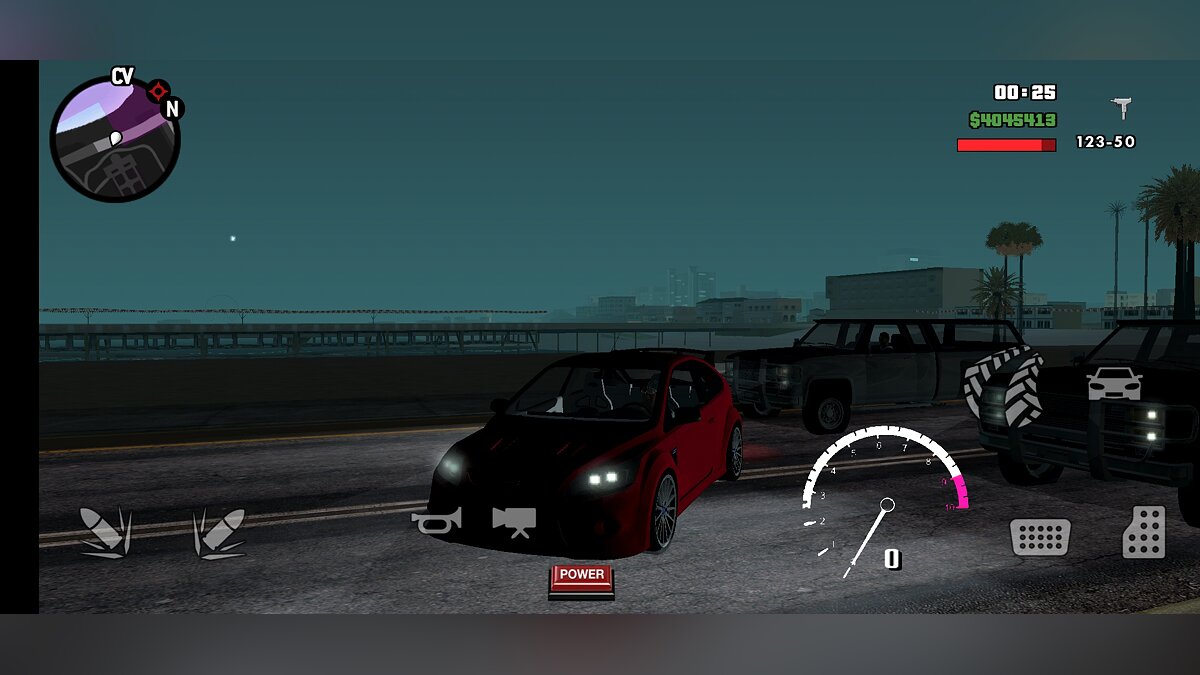Switch view with the camera icon

click(514, 520)
